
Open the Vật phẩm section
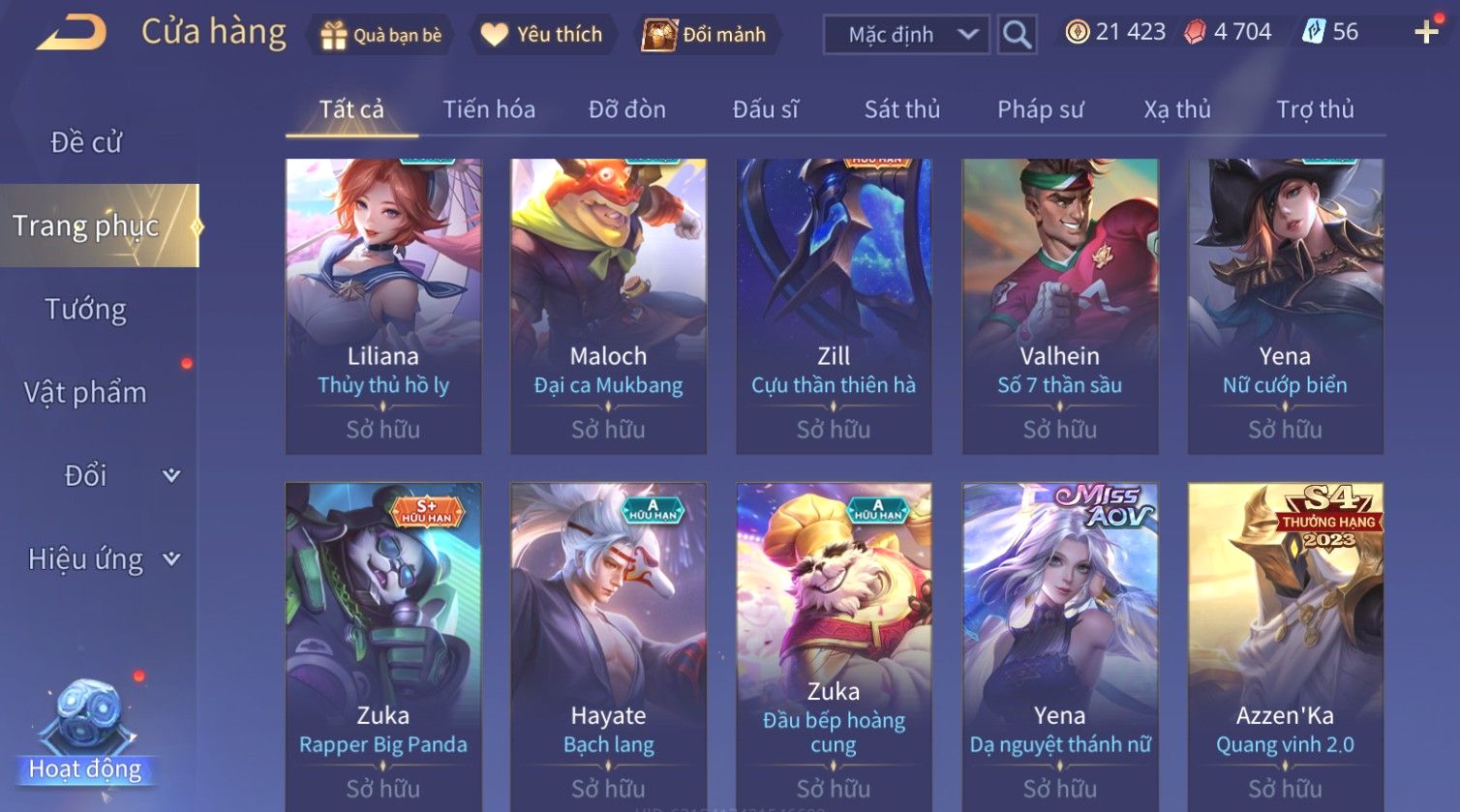pyautogui.click(x=86, y=393)
